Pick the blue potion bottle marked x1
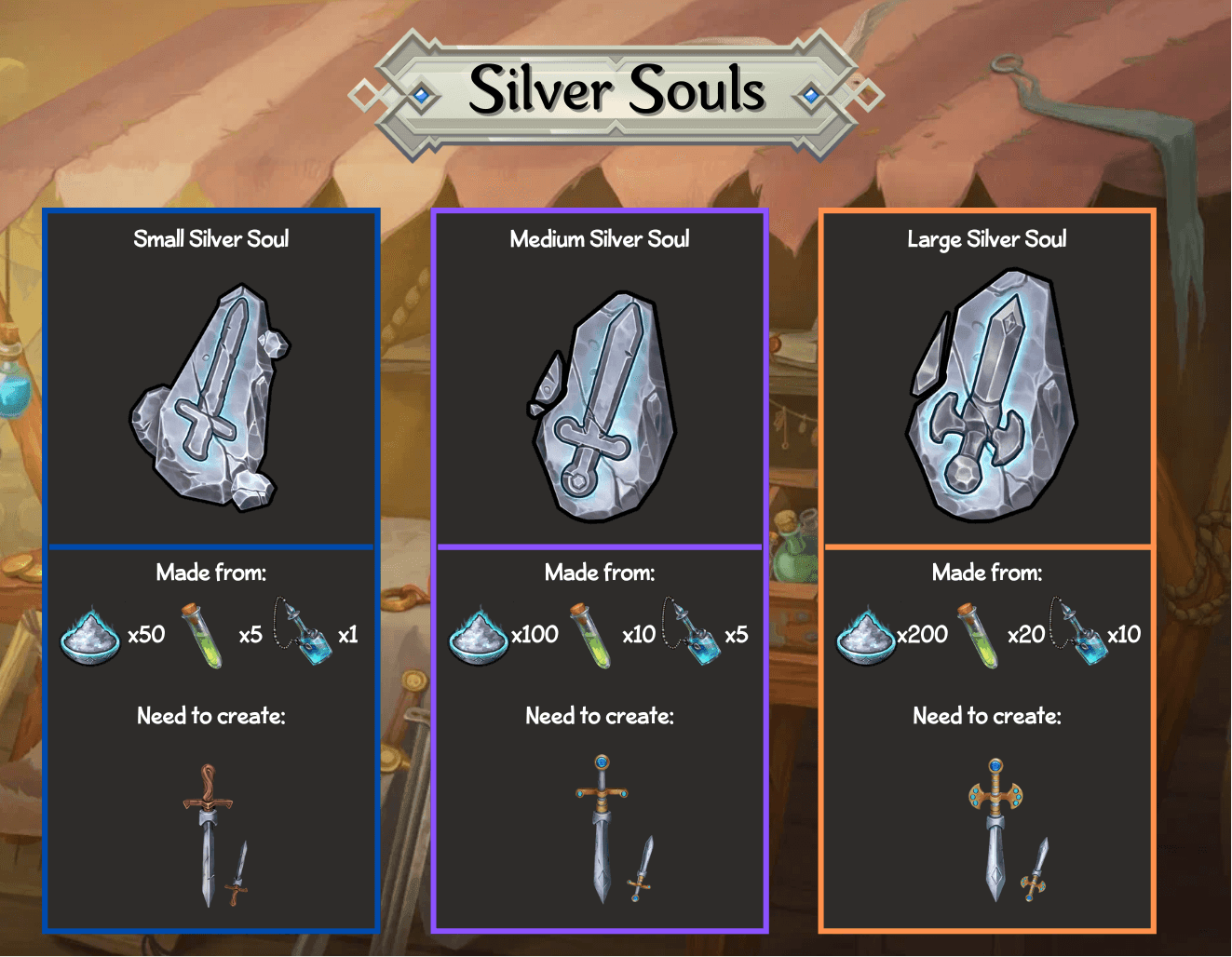Viewport: 1232px width, 957px height. [x=305, y=633]
